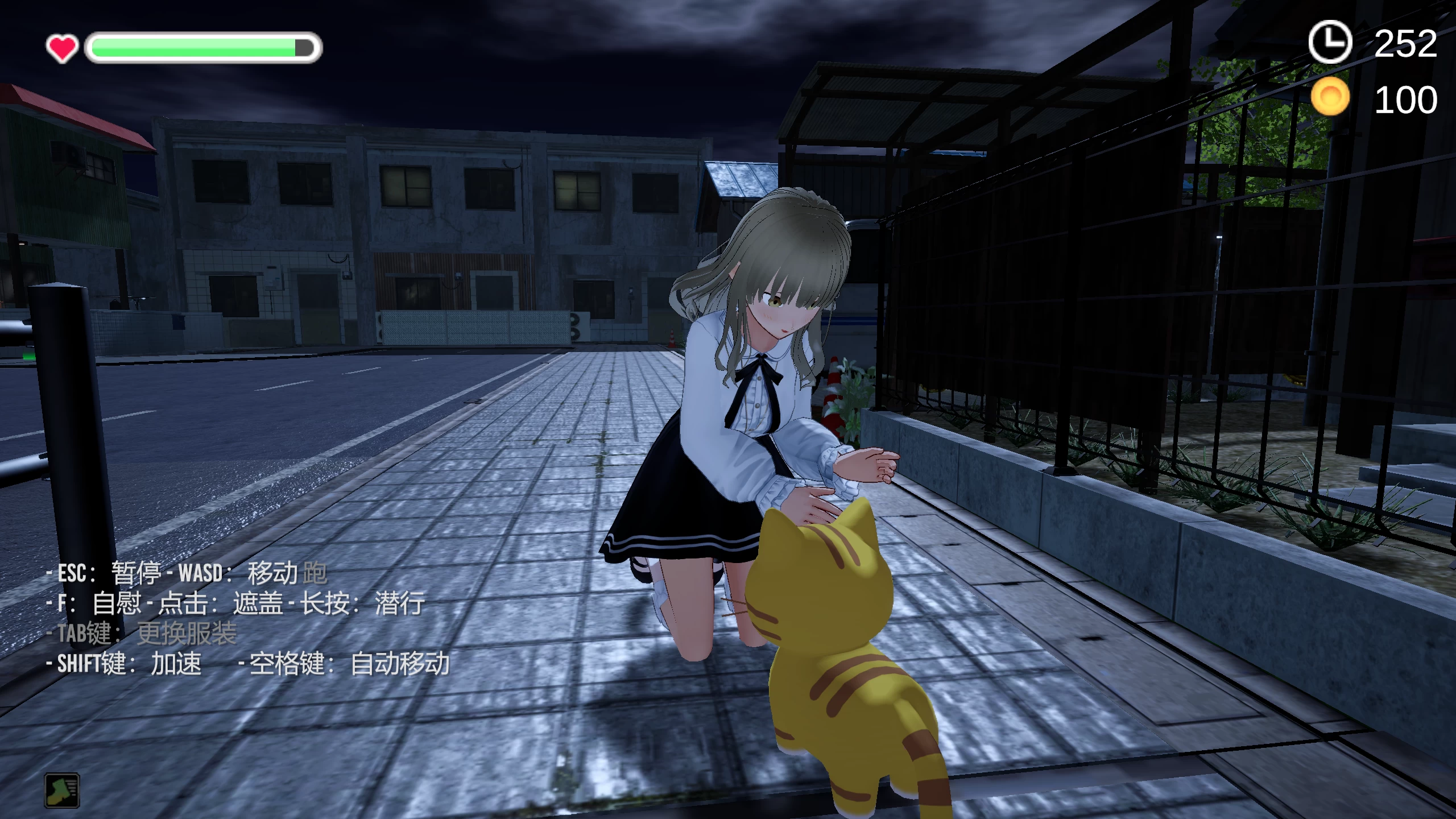The image size is (1456, 819).
Task: Select the gold coin currency icon
Action: [1331, 96]
